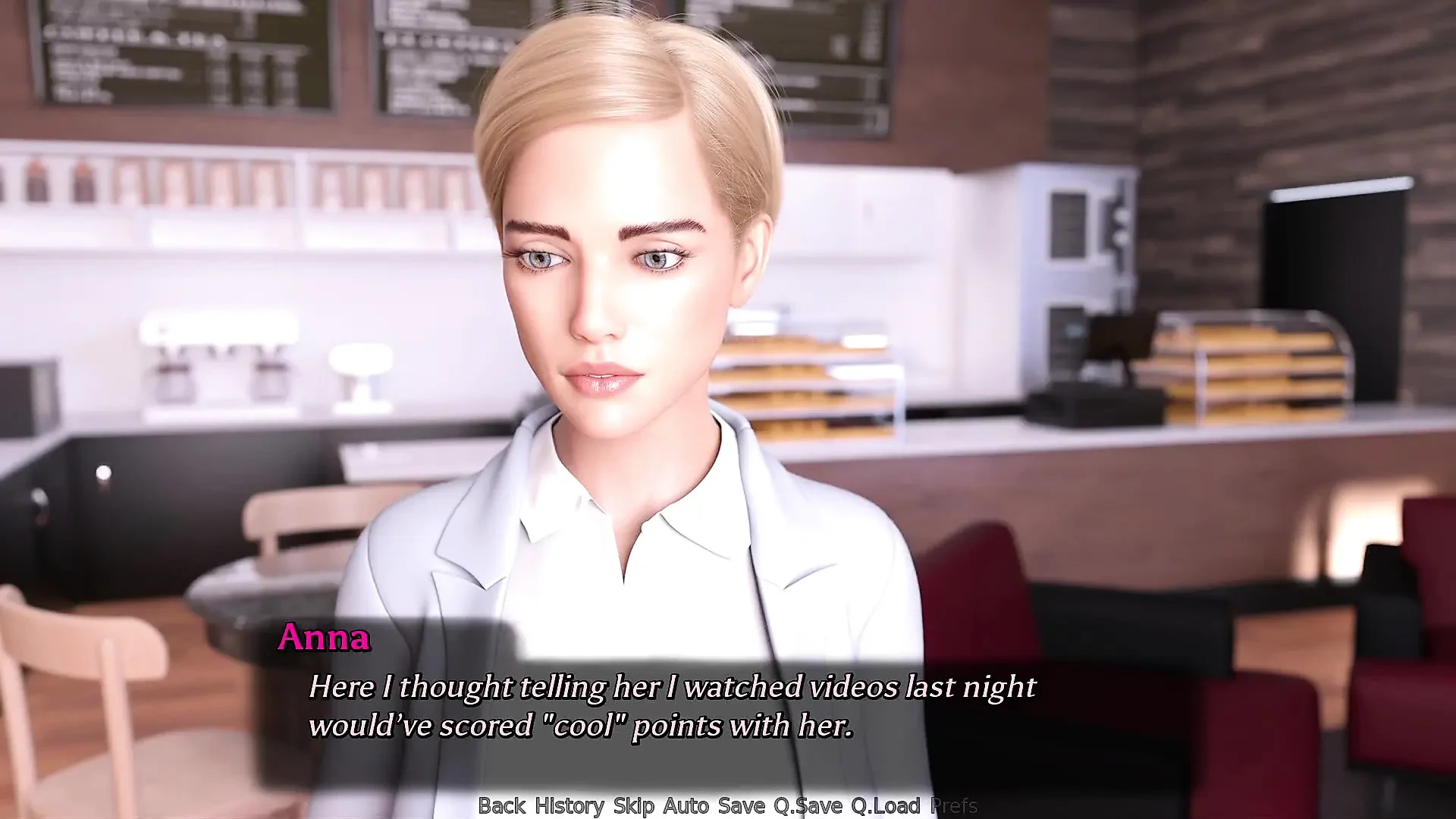Quick save with Q.Save
1456x819 pixels.
[808, 805]
